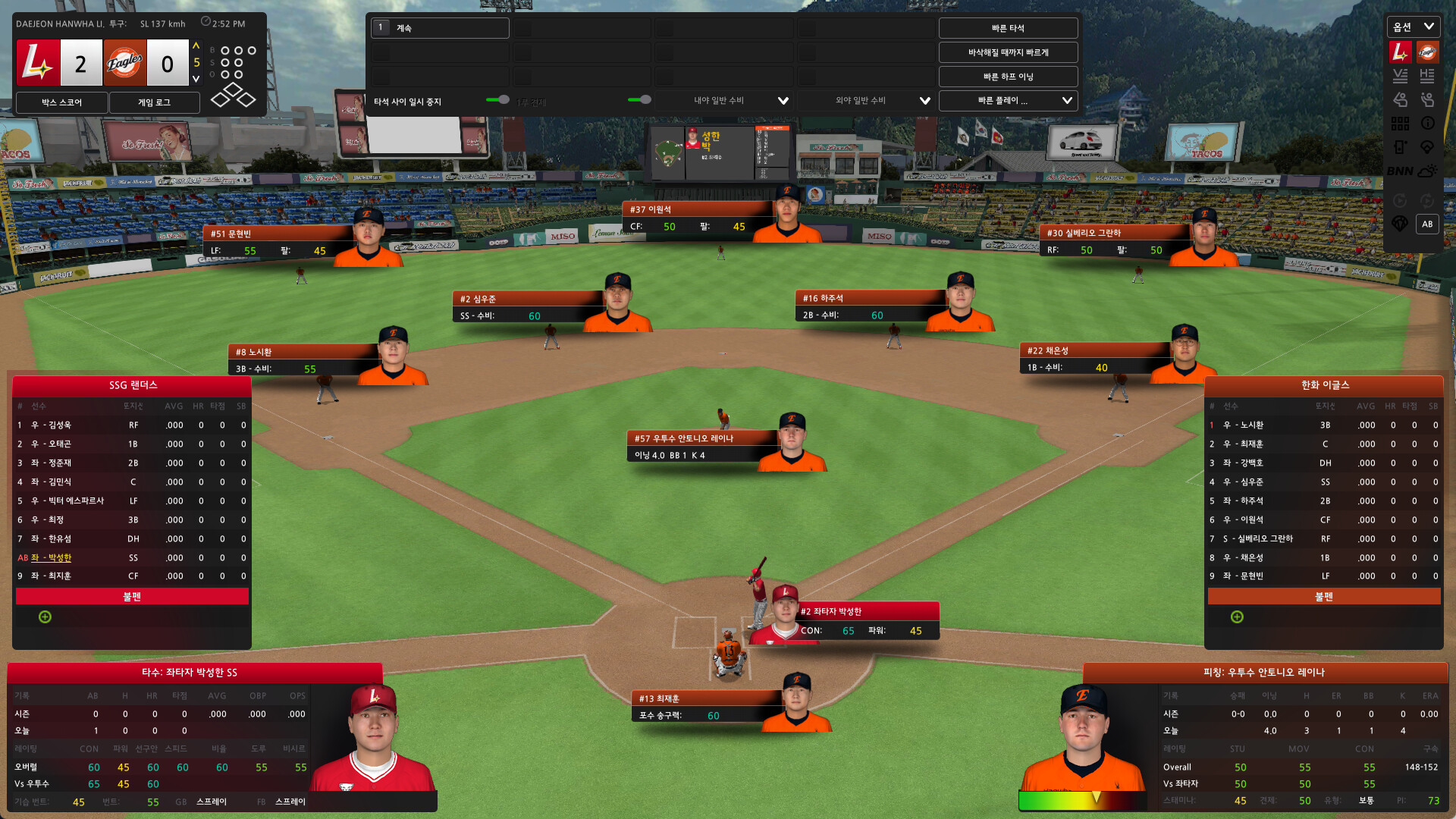1456x819 pixels.
Task: Toggle the 타석 사이 일시 중지 switch
Action: click(x=500, y=99)
